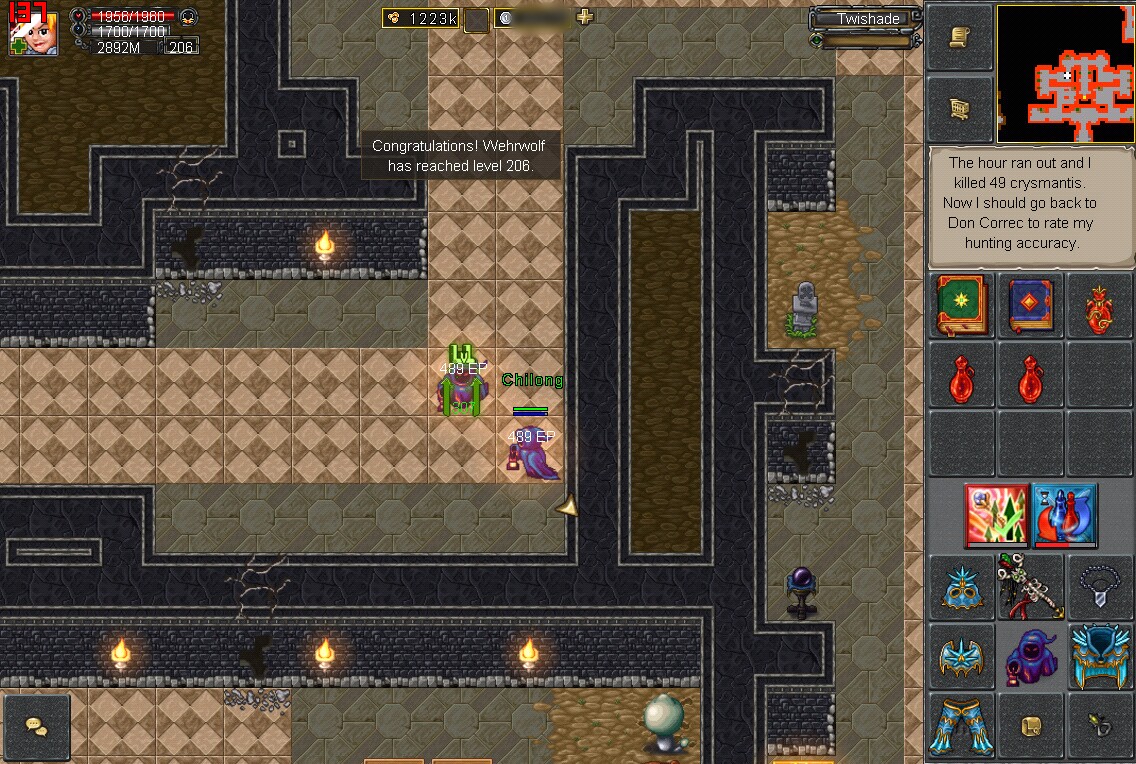Select the bead necklace slot

tap(1099, 587)
